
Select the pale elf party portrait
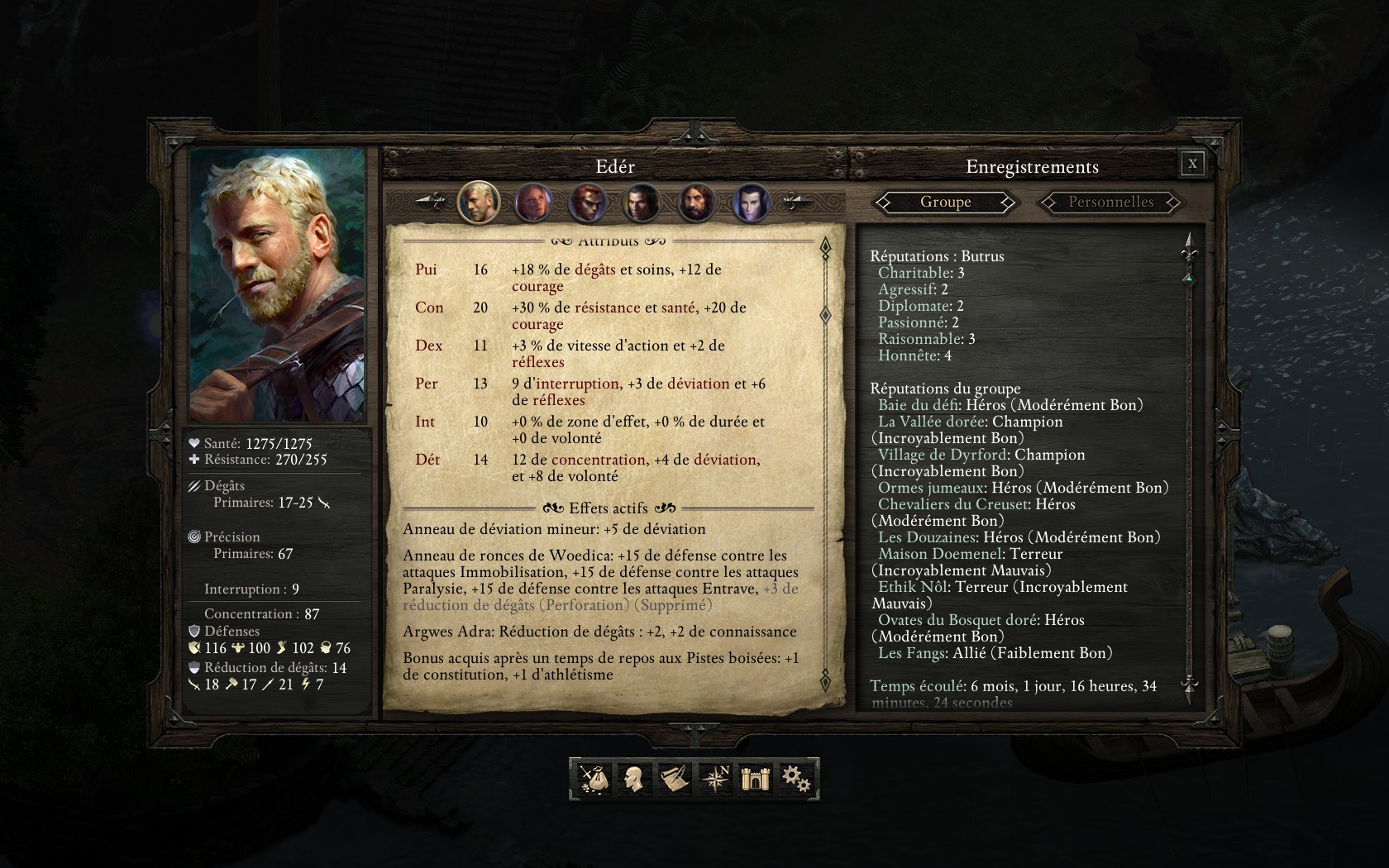tap(751, 203)
